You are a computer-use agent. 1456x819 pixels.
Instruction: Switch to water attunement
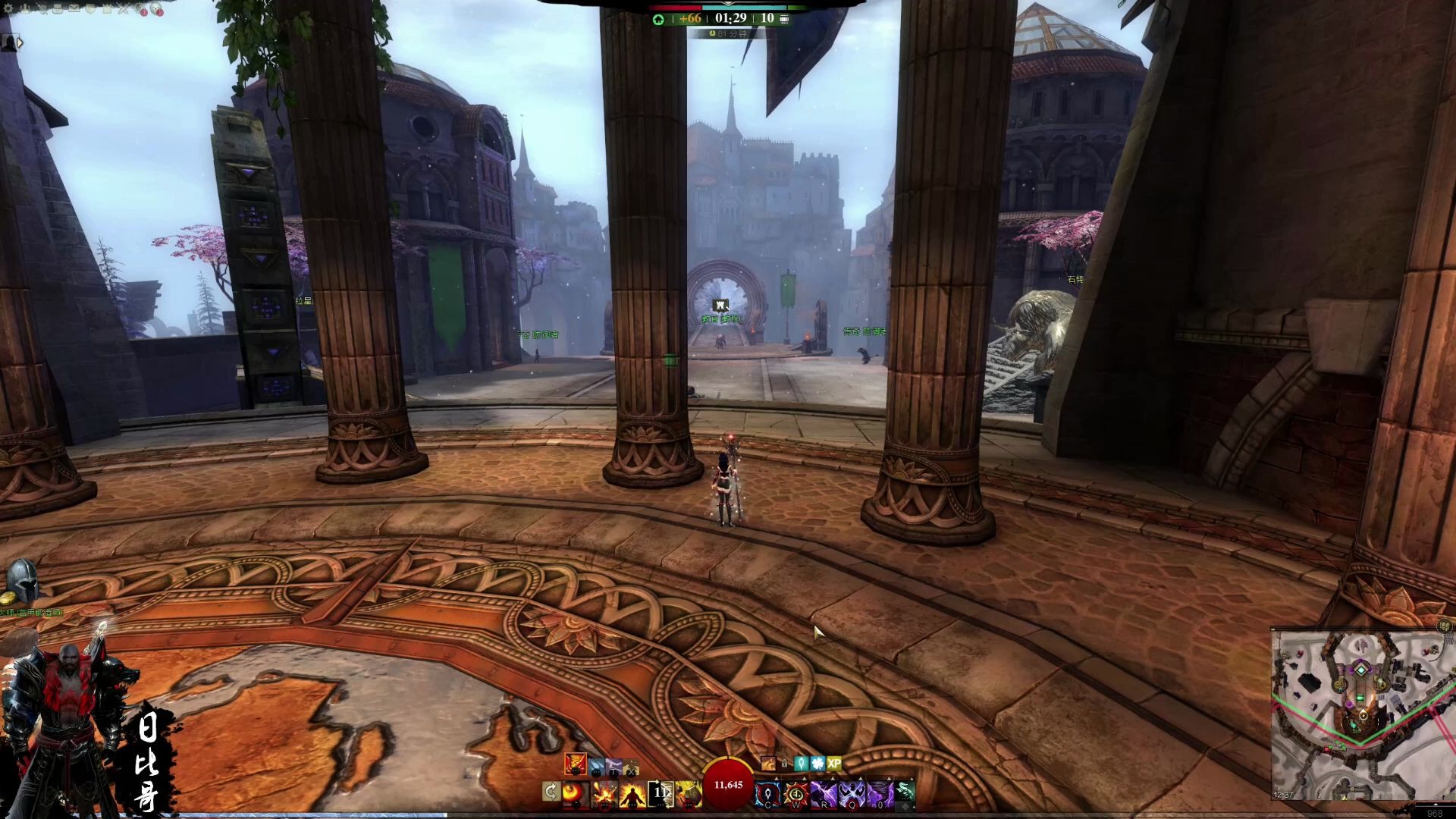tap(597, 767)
